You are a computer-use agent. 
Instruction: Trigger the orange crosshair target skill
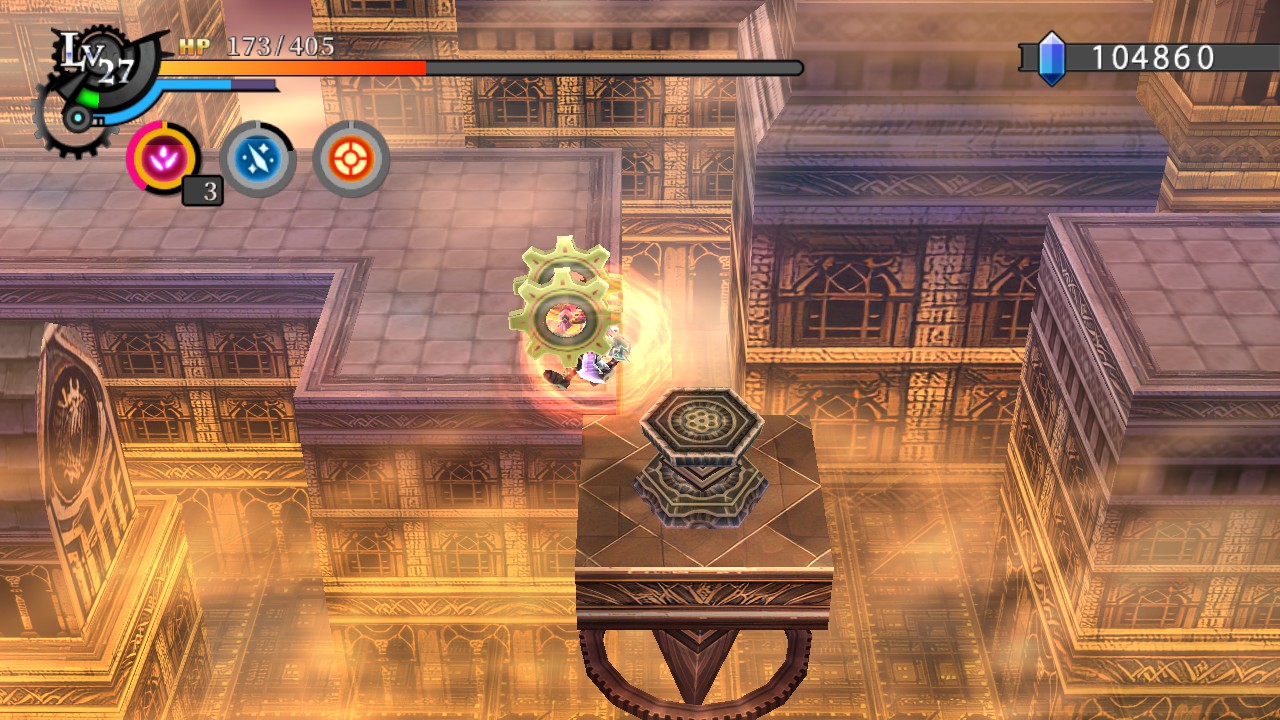[x=351, y=159]
